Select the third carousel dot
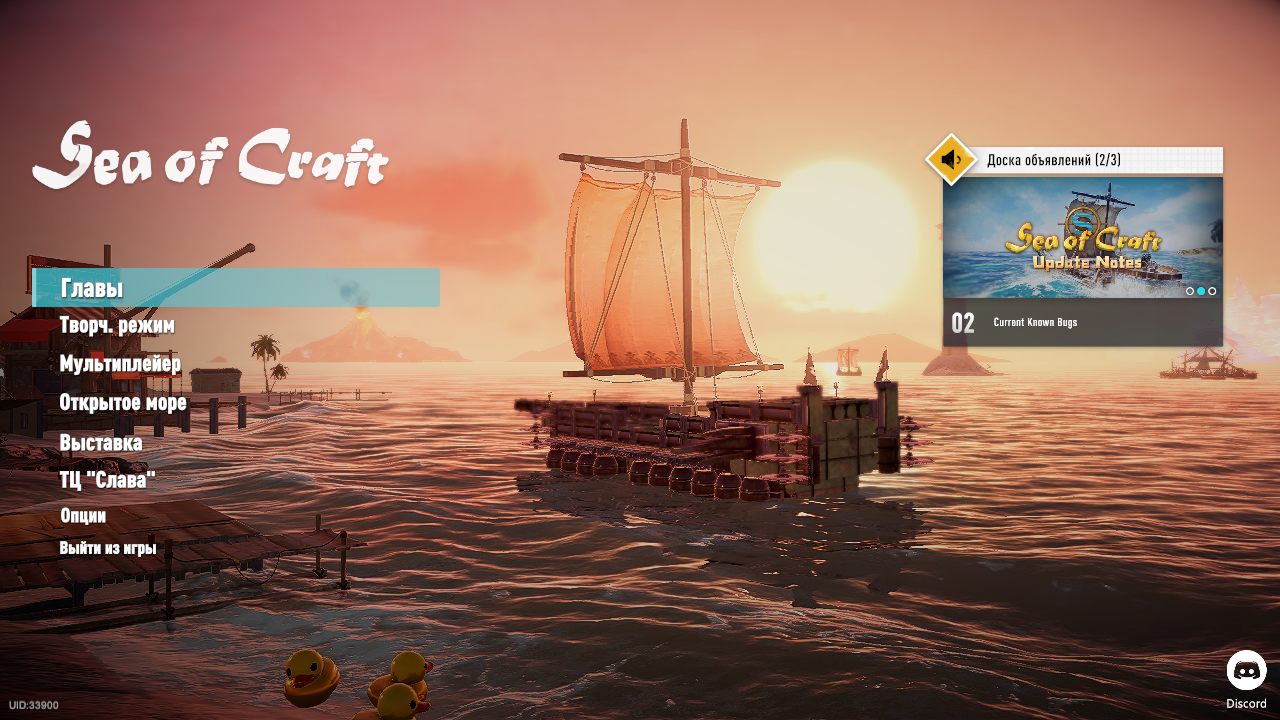Image resolution: width=1280 pixels, height=720 pixels. tap(1212, 291)
